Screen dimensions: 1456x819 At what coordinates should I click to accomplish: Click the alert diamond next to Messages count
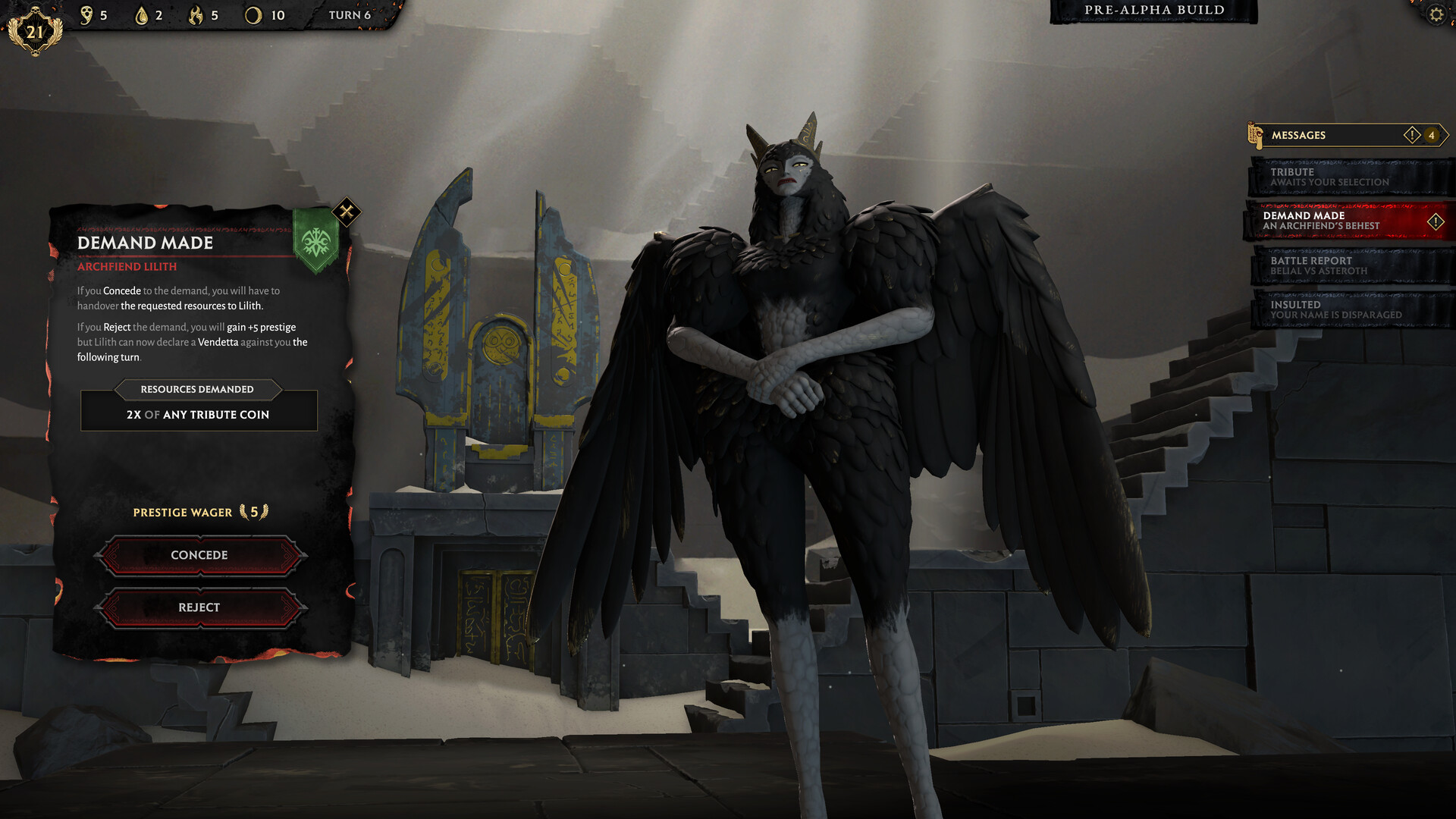(1411, 134)
